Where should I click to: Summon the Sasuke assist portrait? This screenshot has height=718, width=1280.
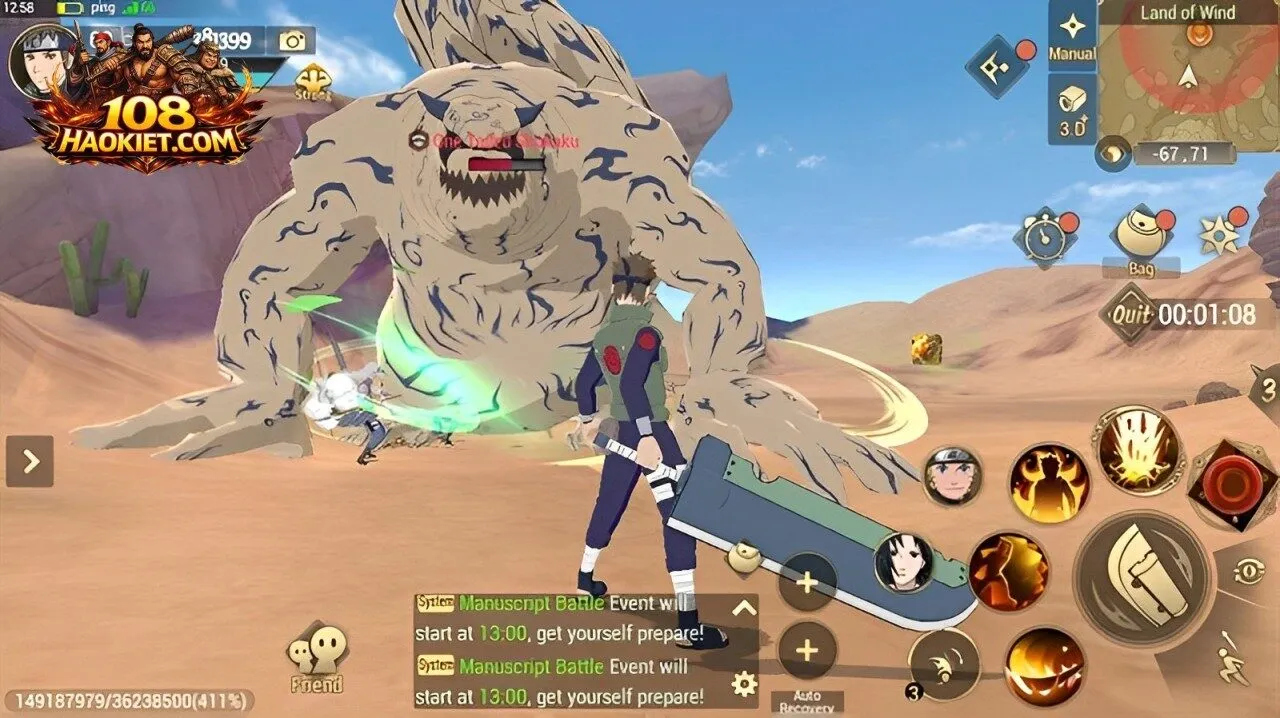point(904,563)
